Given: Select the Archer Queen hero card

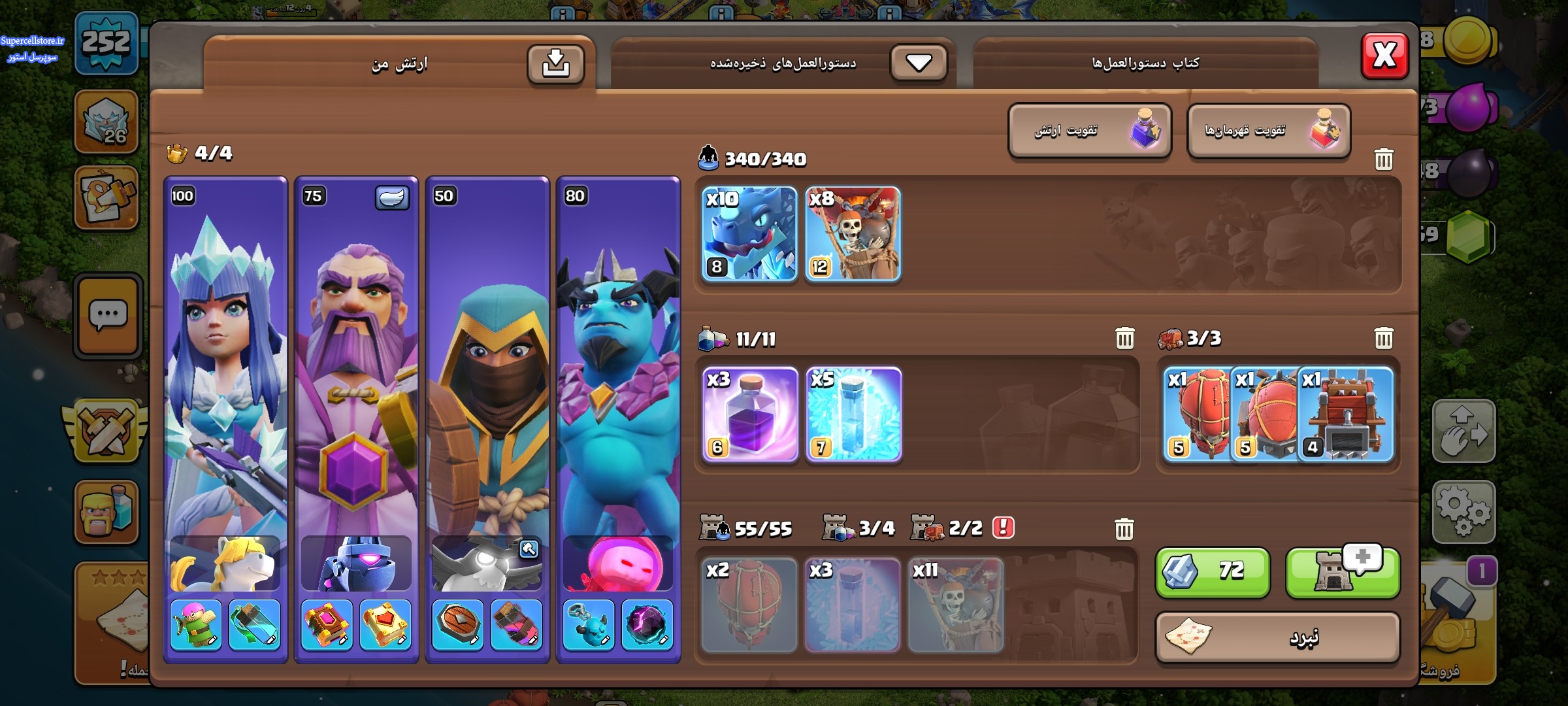Looking at the screenshot, I should click(x=225, y=366).
